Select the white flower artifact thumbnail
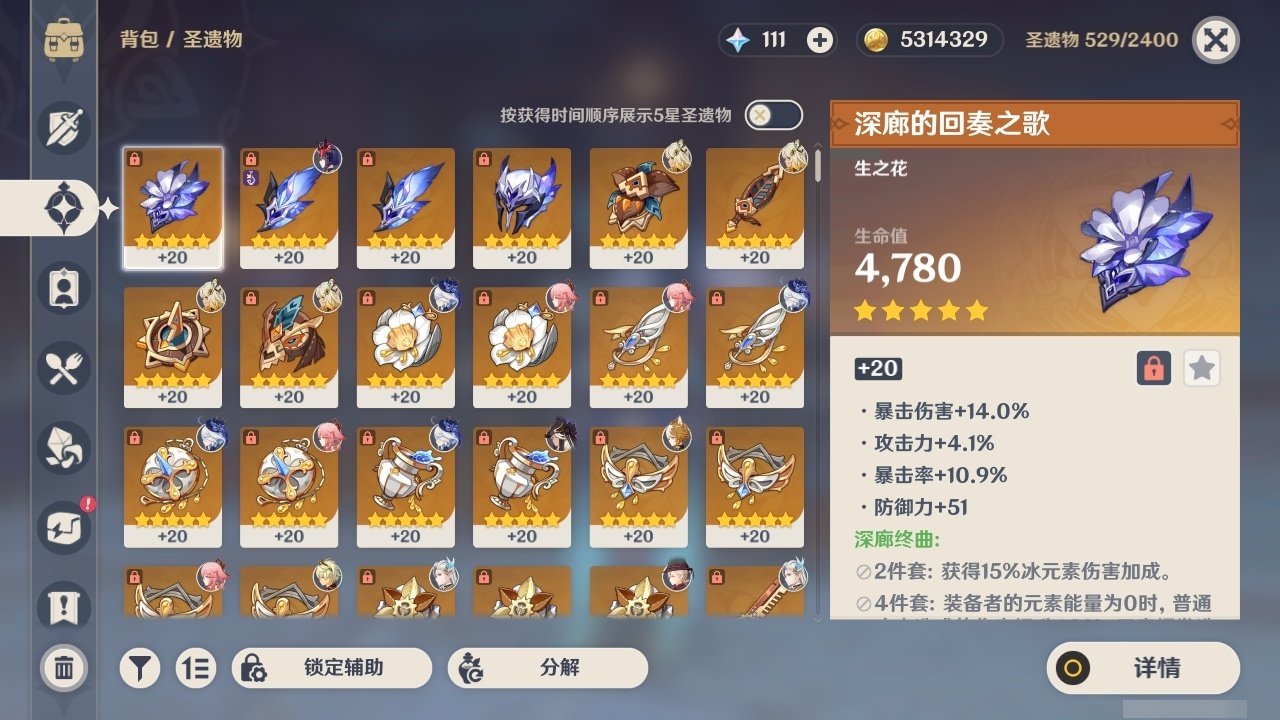Image resolution: width=1280 pixels, height=720 pixels. tap(405, 345)
